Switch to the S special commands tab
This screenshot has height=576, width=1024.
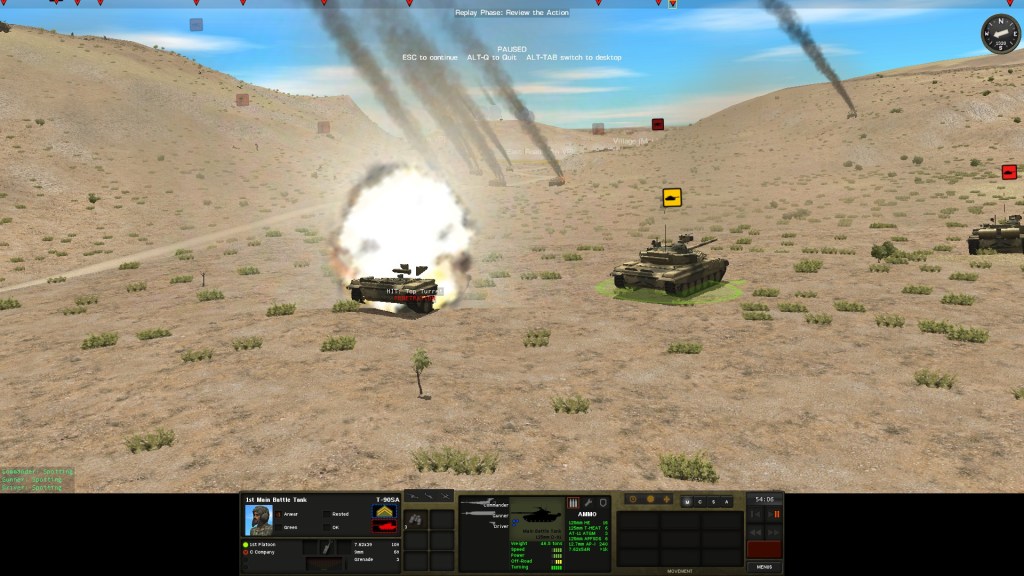click(x=713, y=501)
